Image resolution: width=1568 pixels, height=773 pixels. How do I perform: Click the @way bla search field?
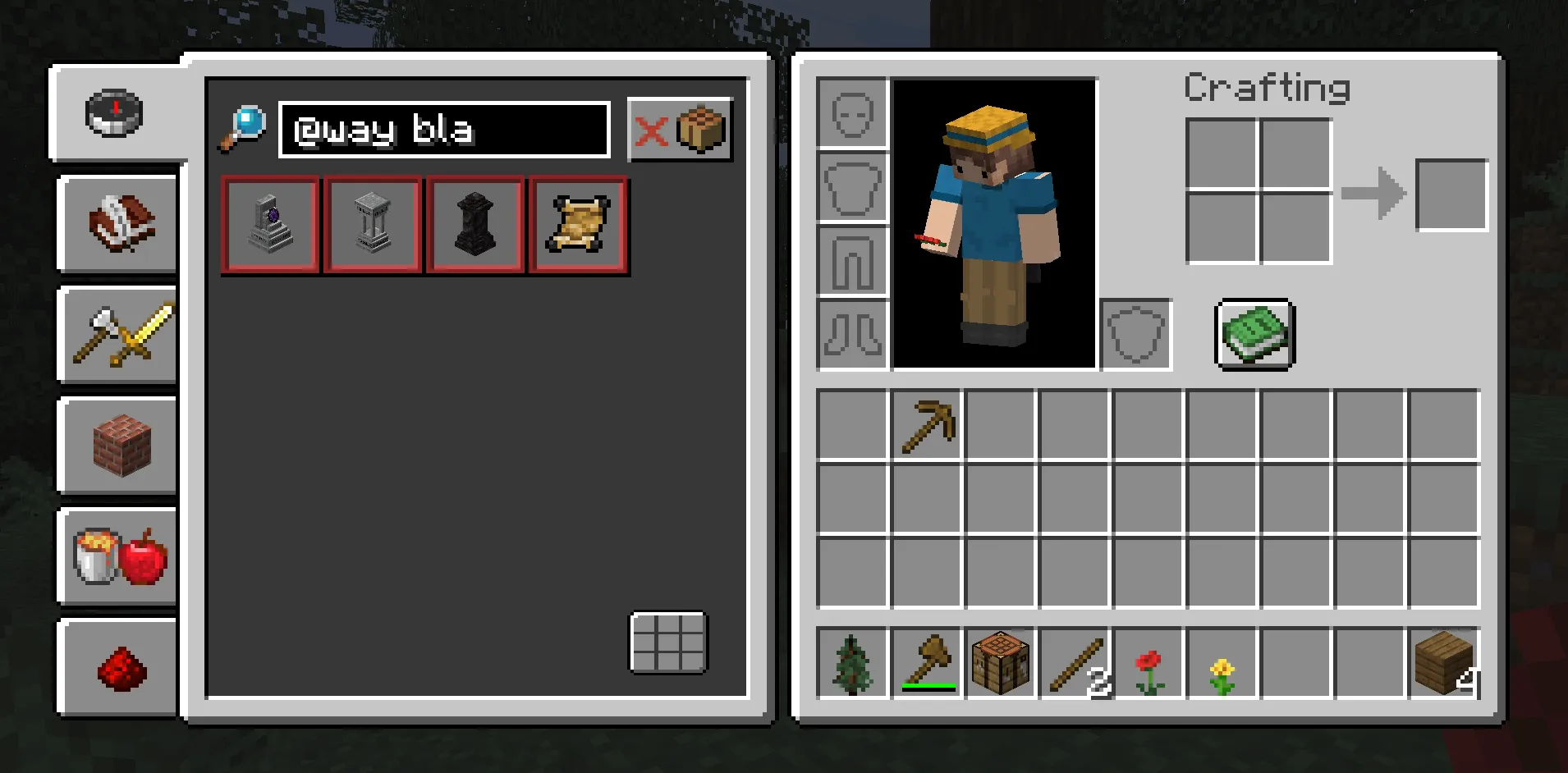point(443,130)
